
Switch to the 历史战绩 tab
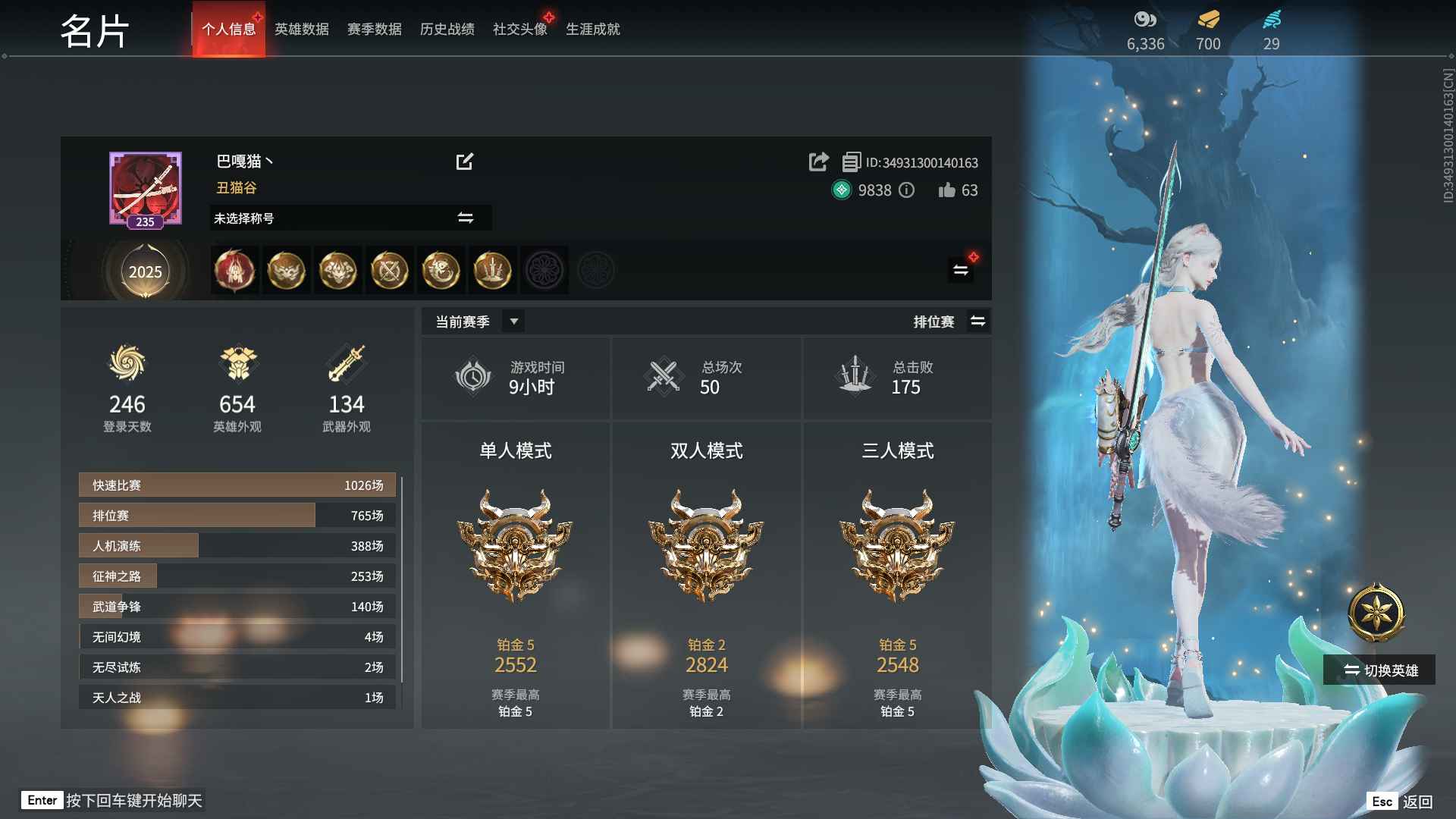point(447,29)
